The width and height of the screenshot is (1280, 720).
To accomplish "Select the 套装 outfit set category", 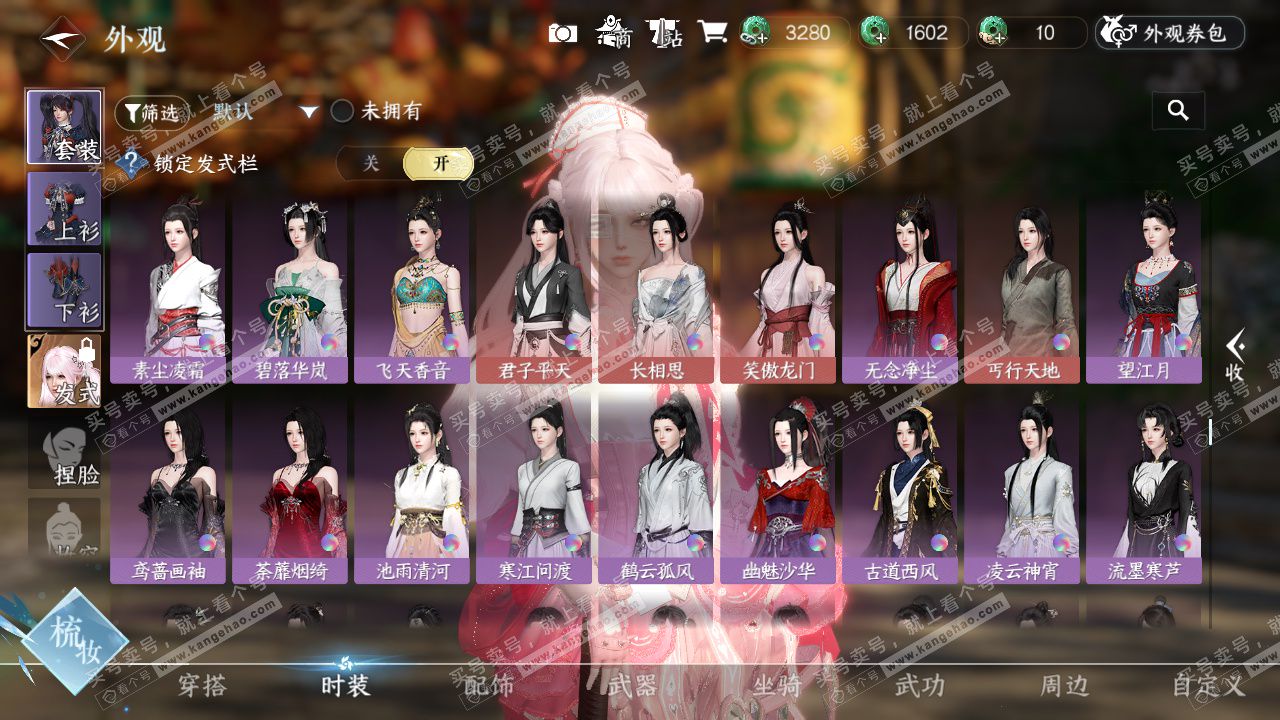I will click(x=64, y=127).
